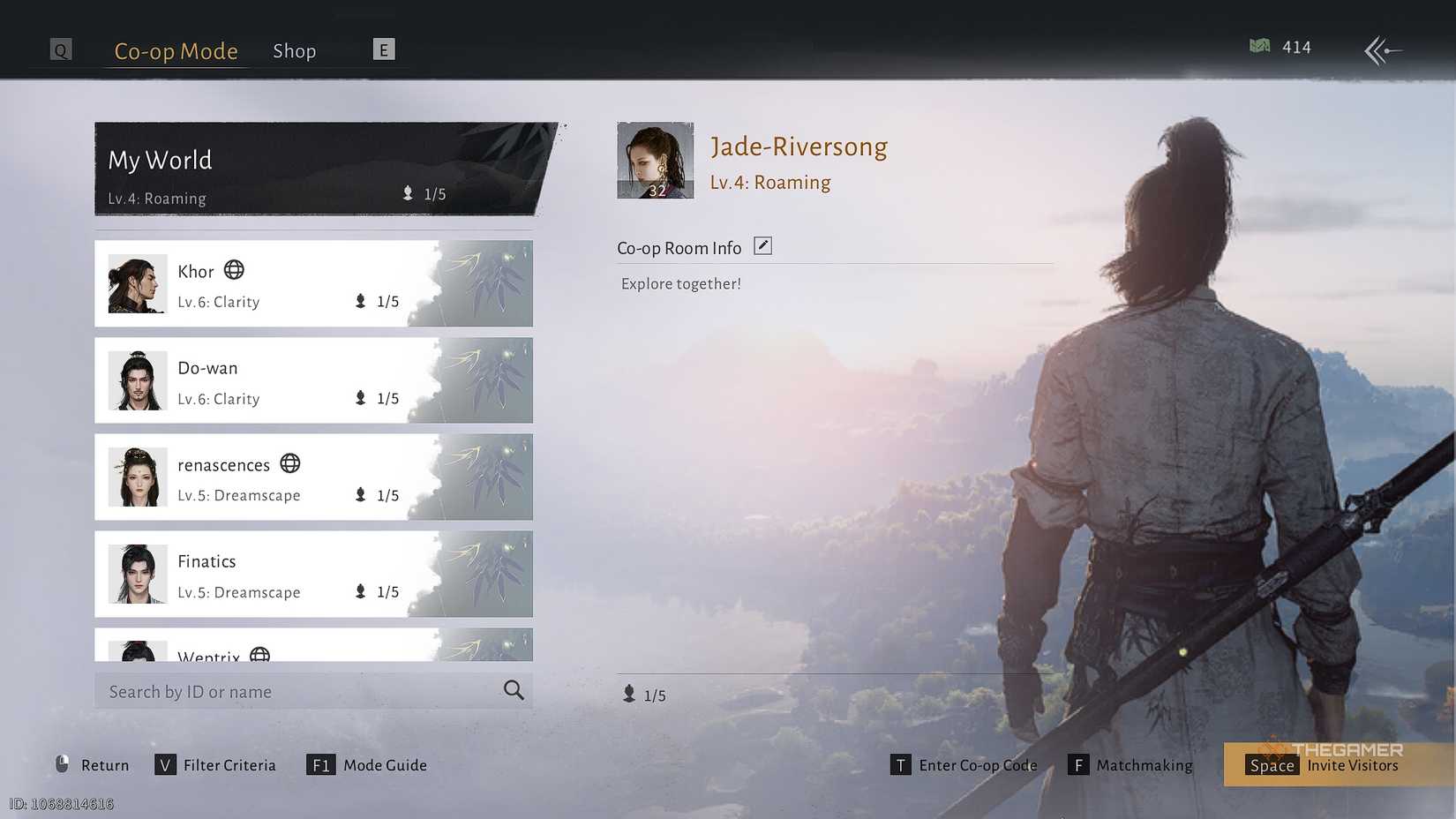This screenshot has width=1456, height=819.
Task: Click the globe icon beside renascences
Action: coord(289,463)
